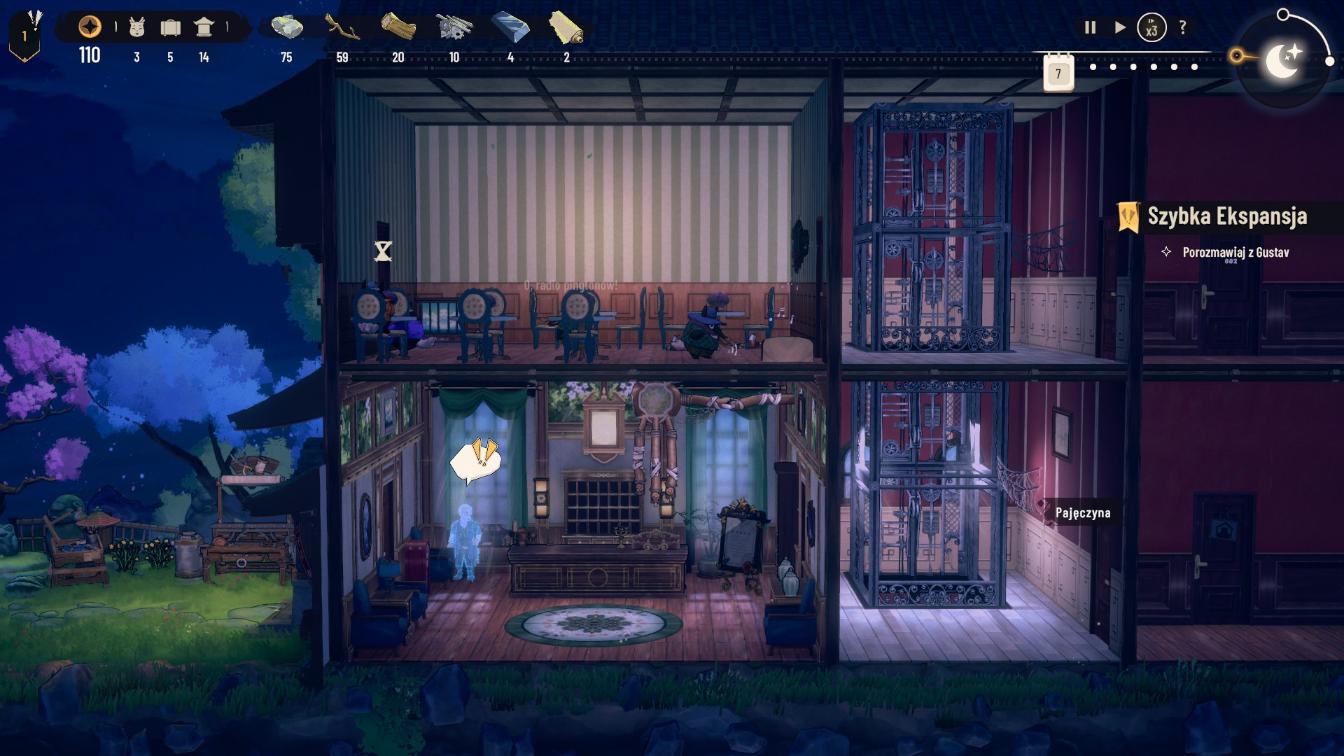Click the pagoda building counter icon

coord(204,27)
